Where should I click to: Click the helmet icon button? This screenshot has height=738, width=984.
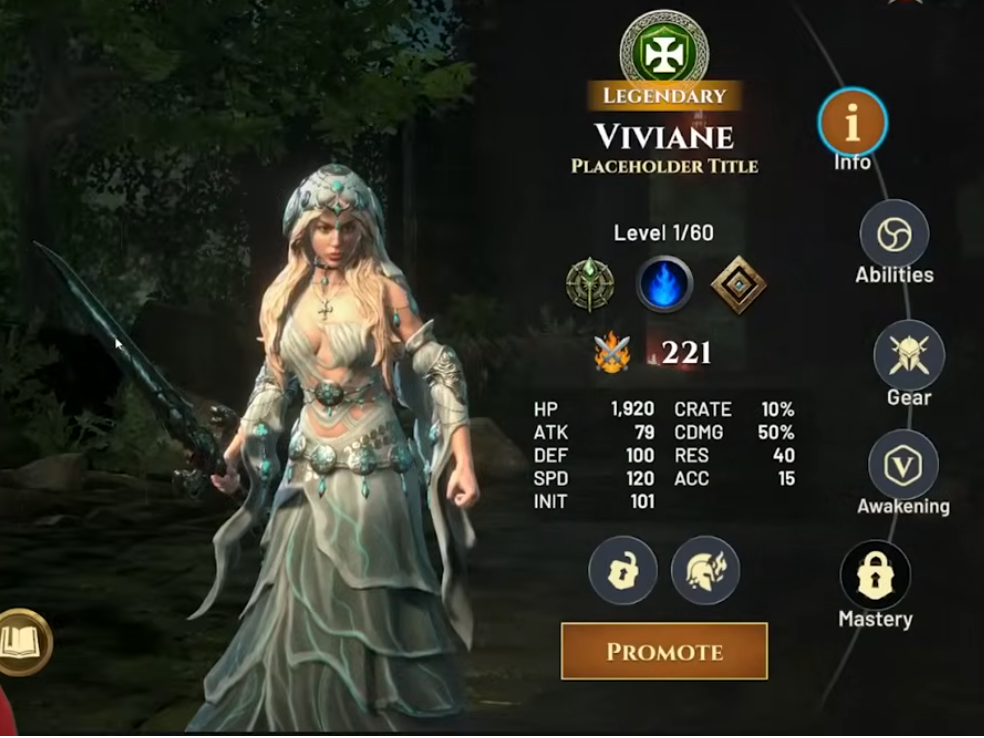705,570
